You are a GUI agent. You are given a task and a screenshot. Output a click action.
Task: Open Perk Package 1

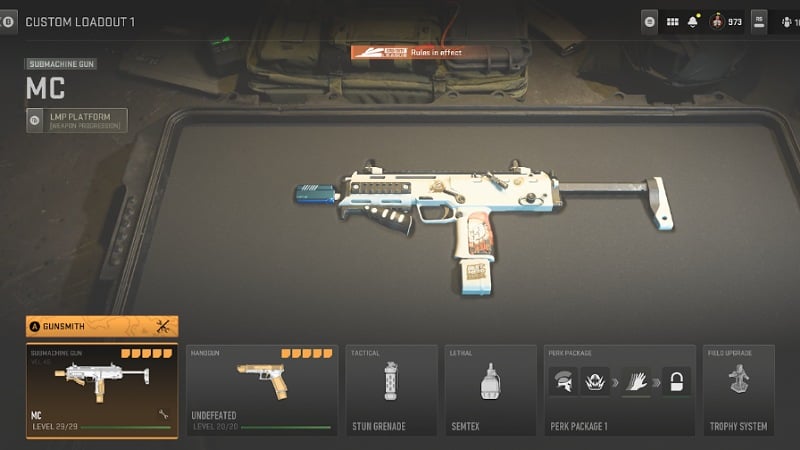[x=619, y=391]
